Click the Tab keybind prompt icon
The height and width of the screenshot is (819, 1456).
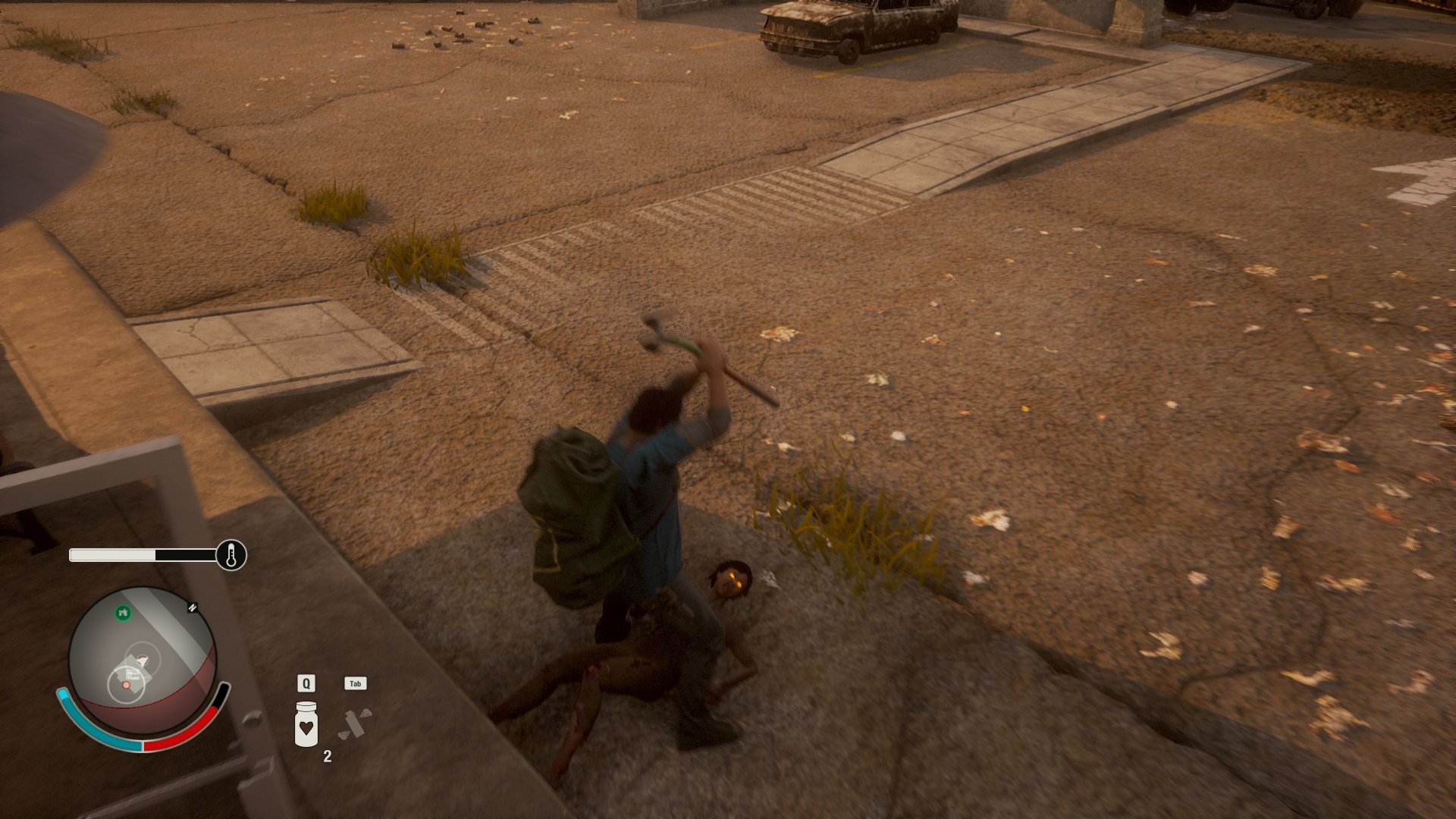[x=354, y=682]
